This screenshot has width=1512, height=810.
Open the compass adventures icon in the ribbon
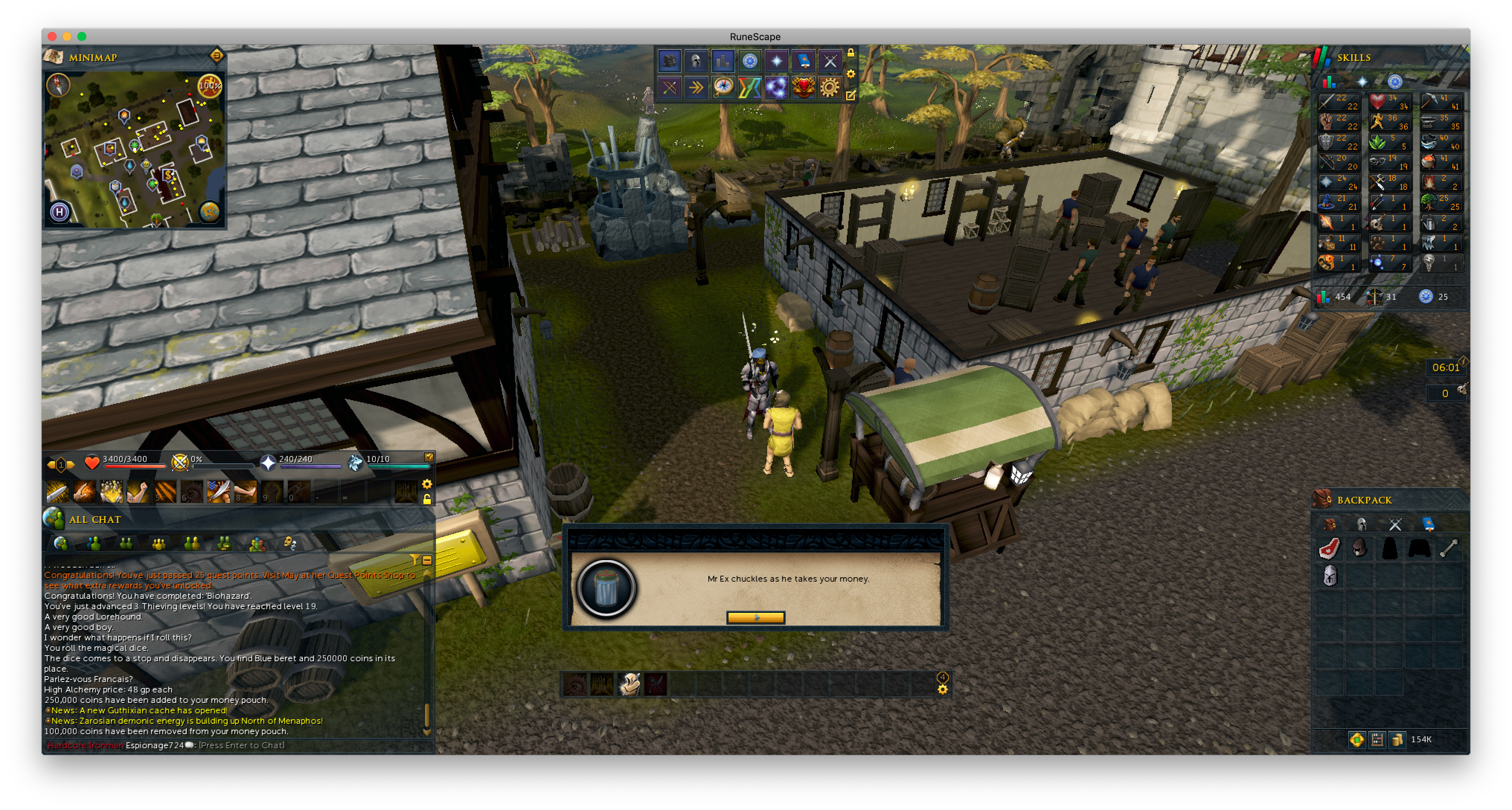pos(723,88)
